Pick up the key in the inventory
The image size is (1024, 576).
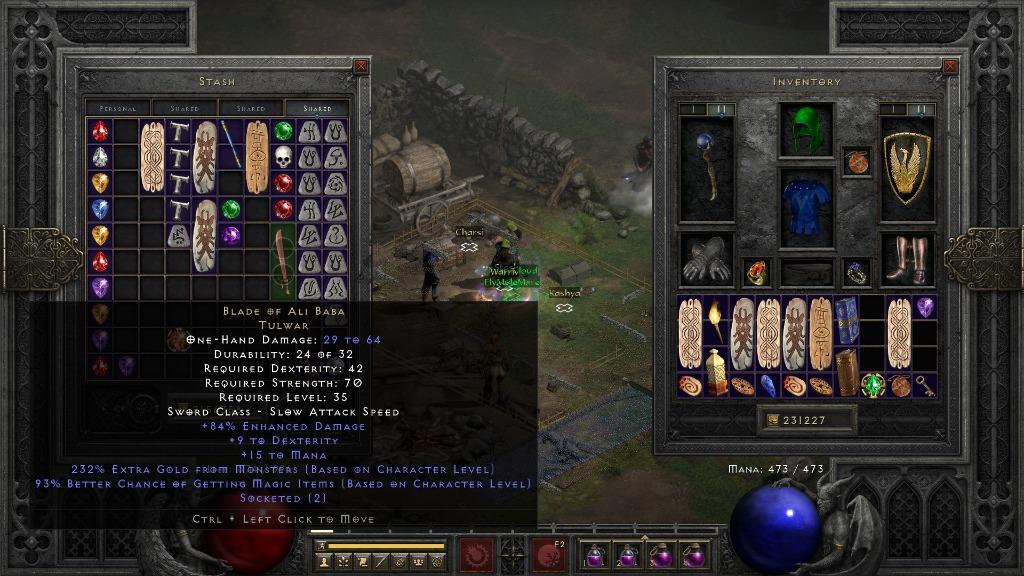pos(925,386)
